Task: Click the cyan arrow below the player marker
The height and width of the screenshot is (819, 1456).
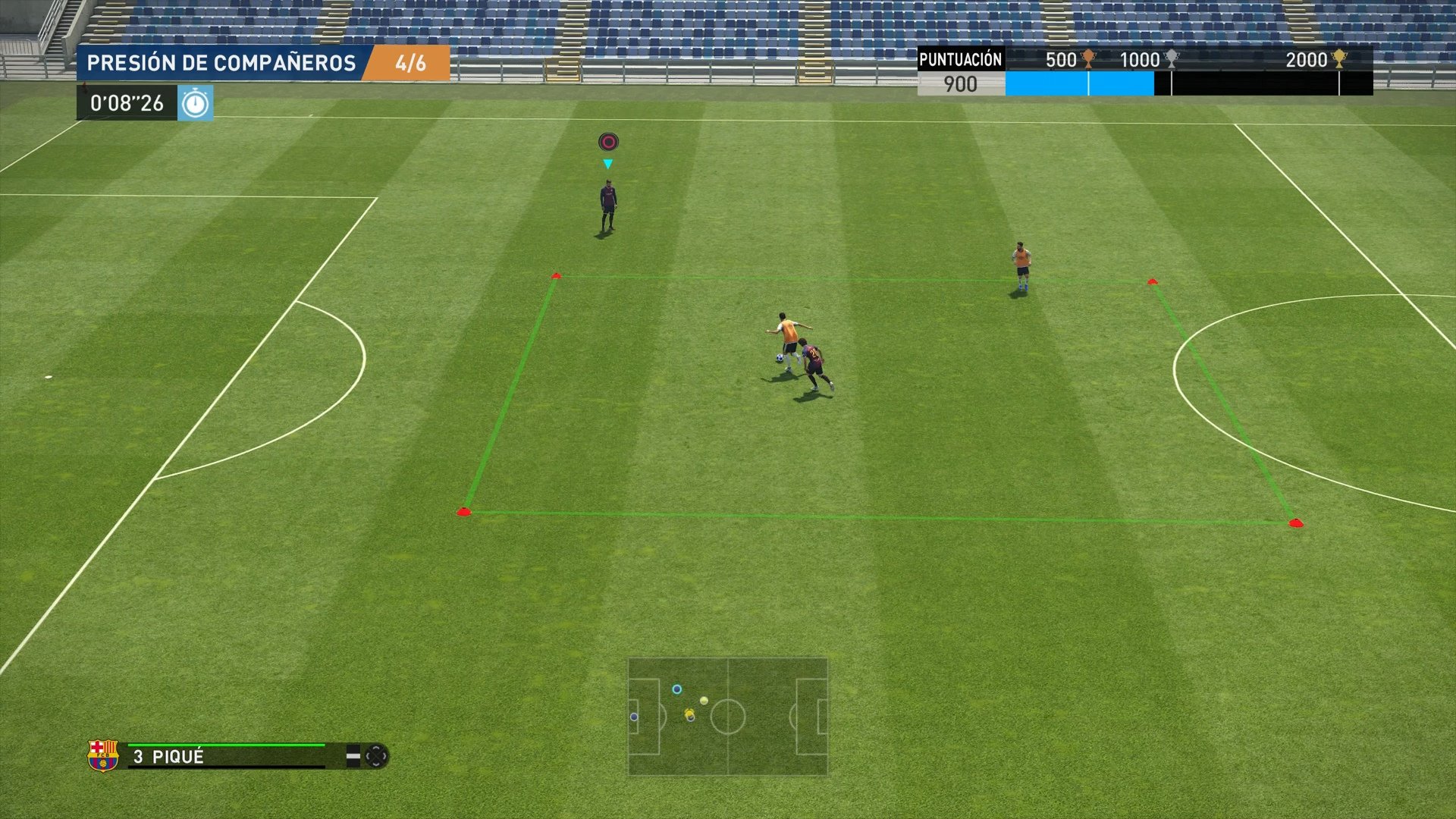Action: 607,162
